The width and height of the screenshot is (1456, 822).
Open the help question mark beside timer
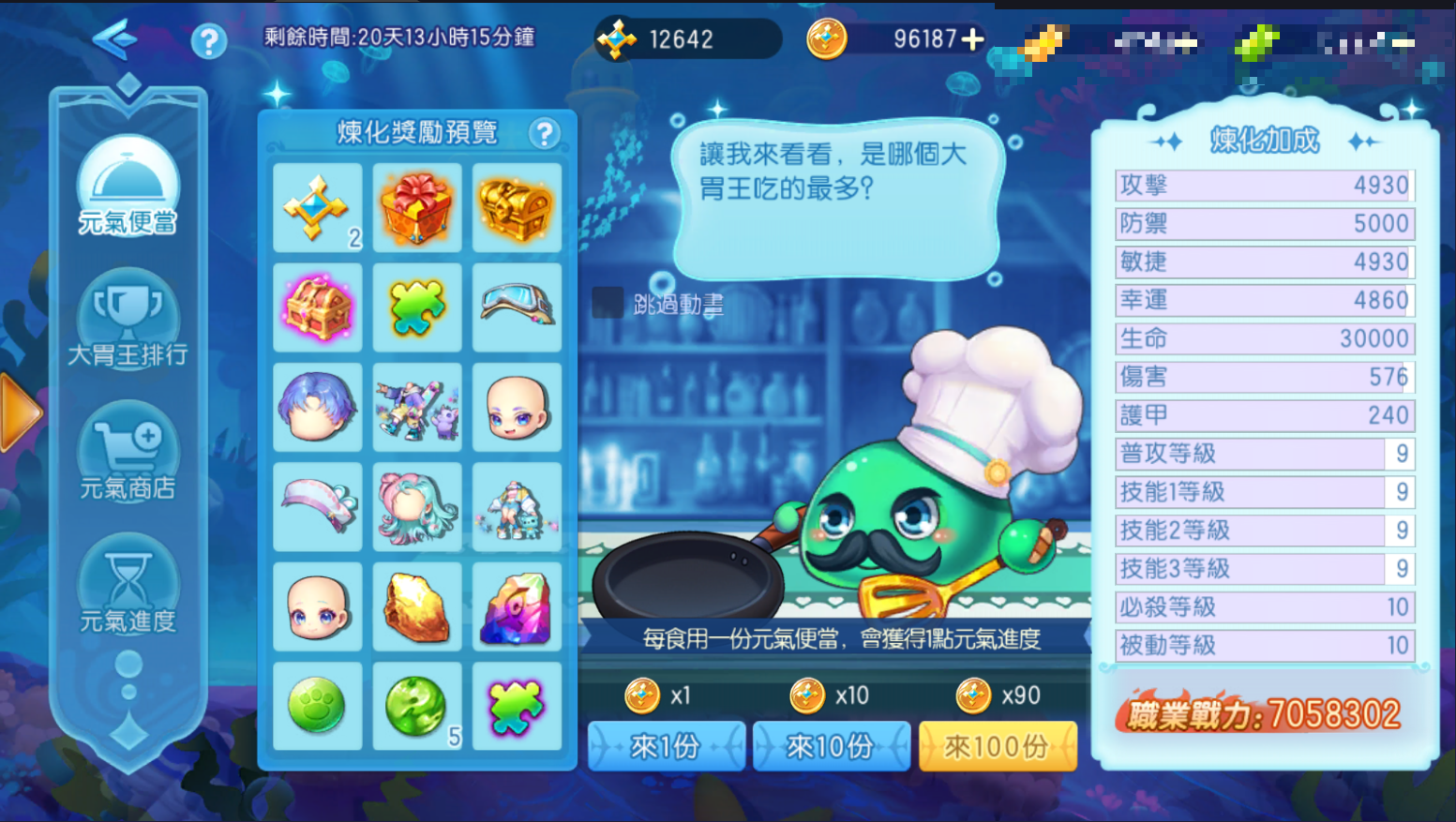[208, 41]
